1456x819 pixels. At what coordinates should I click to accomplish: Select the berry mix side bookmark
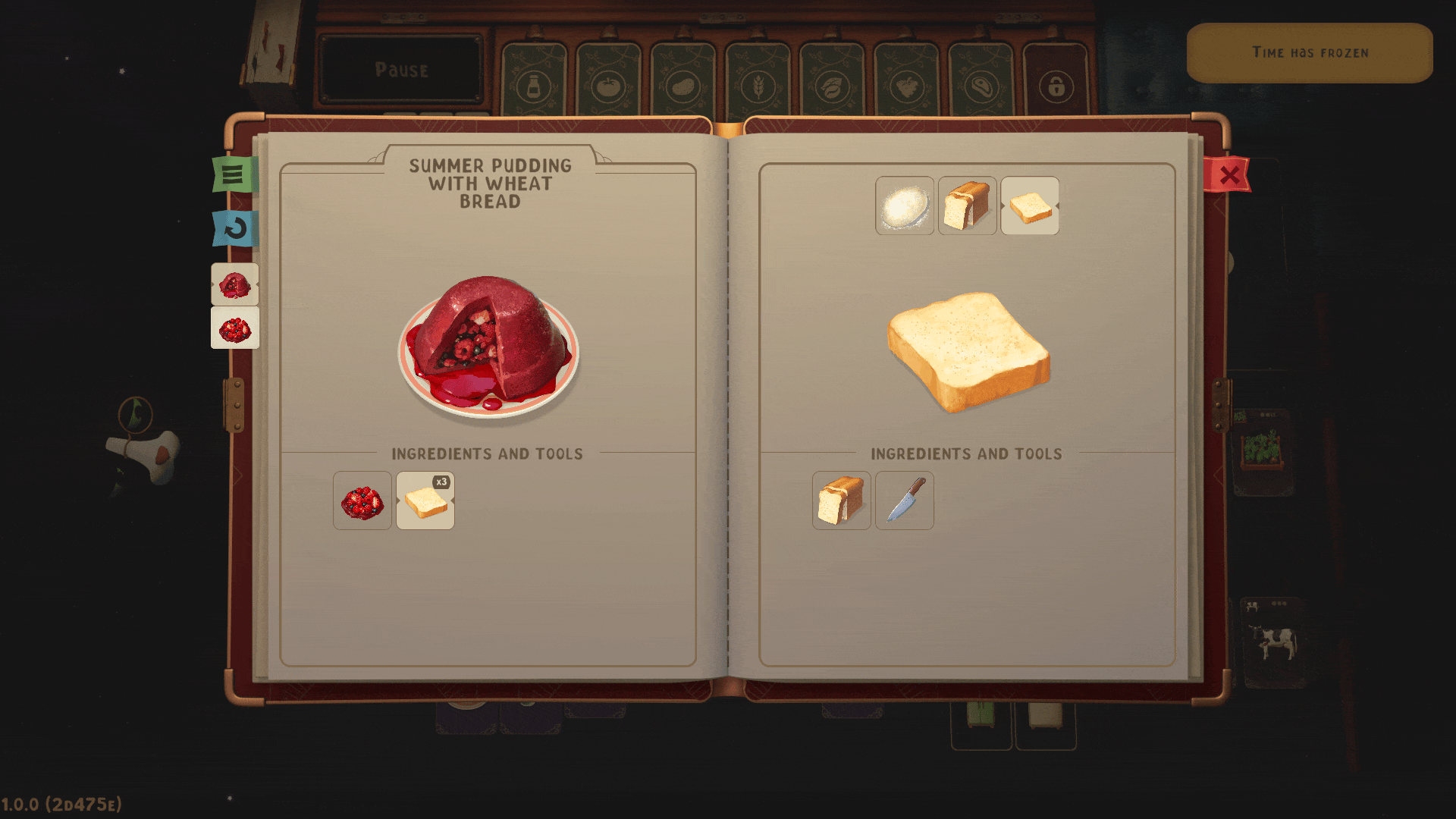[x=234, y=328]
